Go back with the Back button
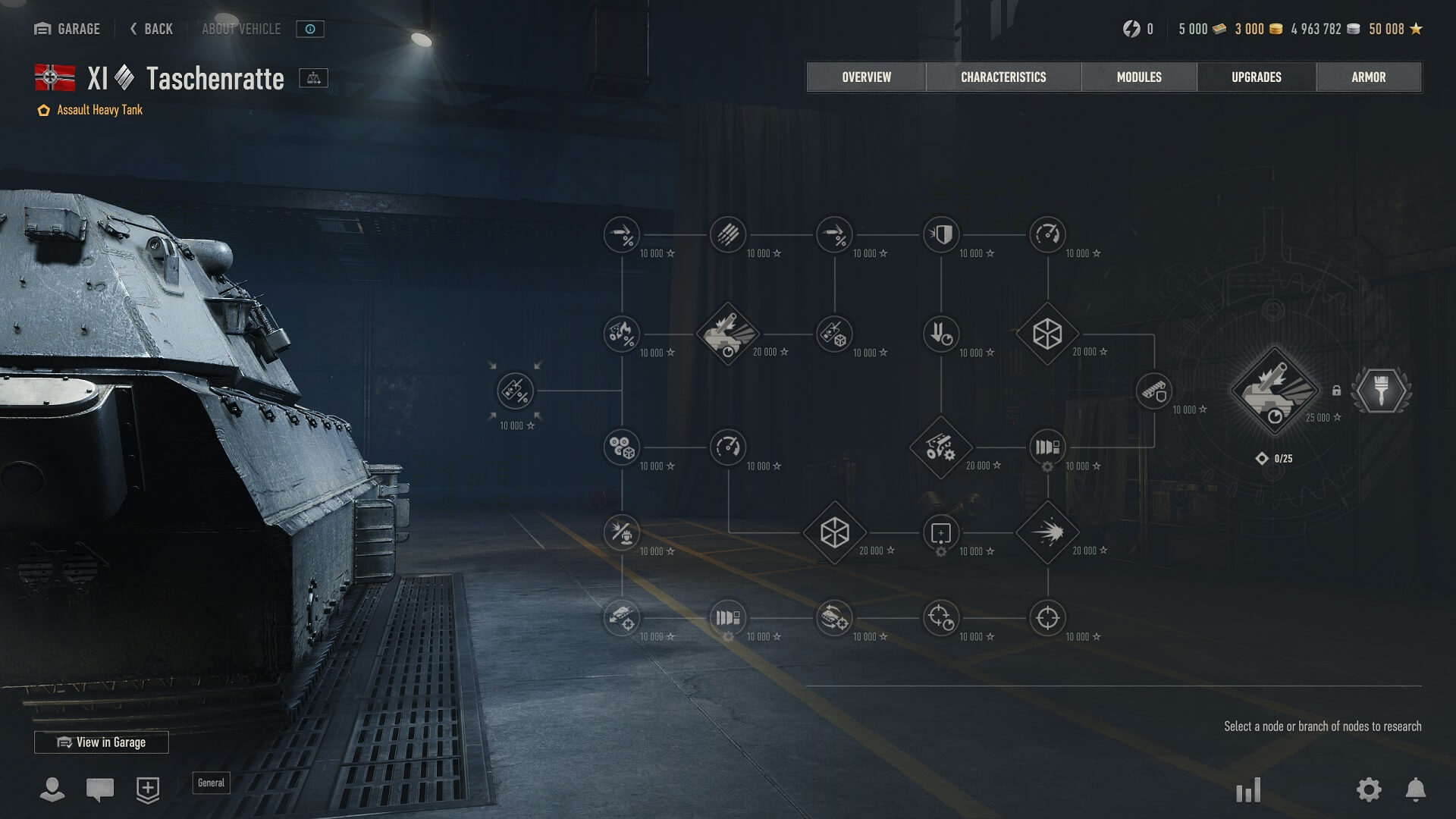Viewport: 1456px width, 819px height. (x=152, y=29)
